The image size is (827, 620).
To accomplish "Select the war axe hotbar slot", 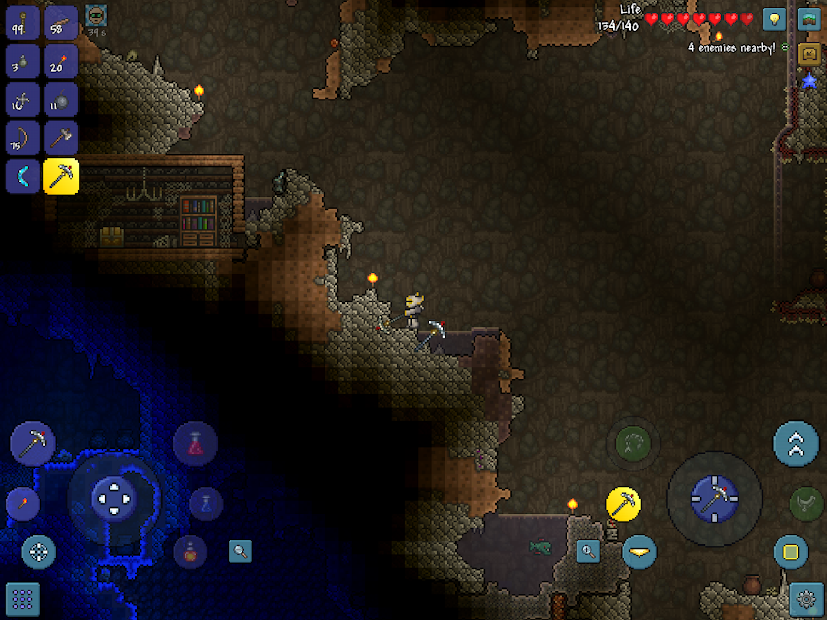I will (61, 138).
